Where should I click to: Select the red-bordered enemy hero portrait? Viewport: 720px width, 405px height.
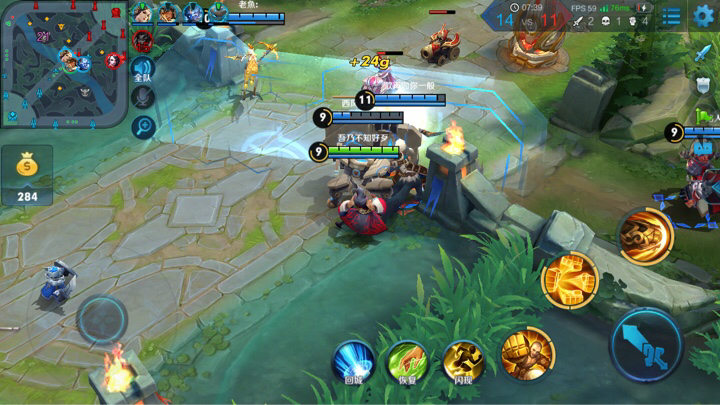142,41
